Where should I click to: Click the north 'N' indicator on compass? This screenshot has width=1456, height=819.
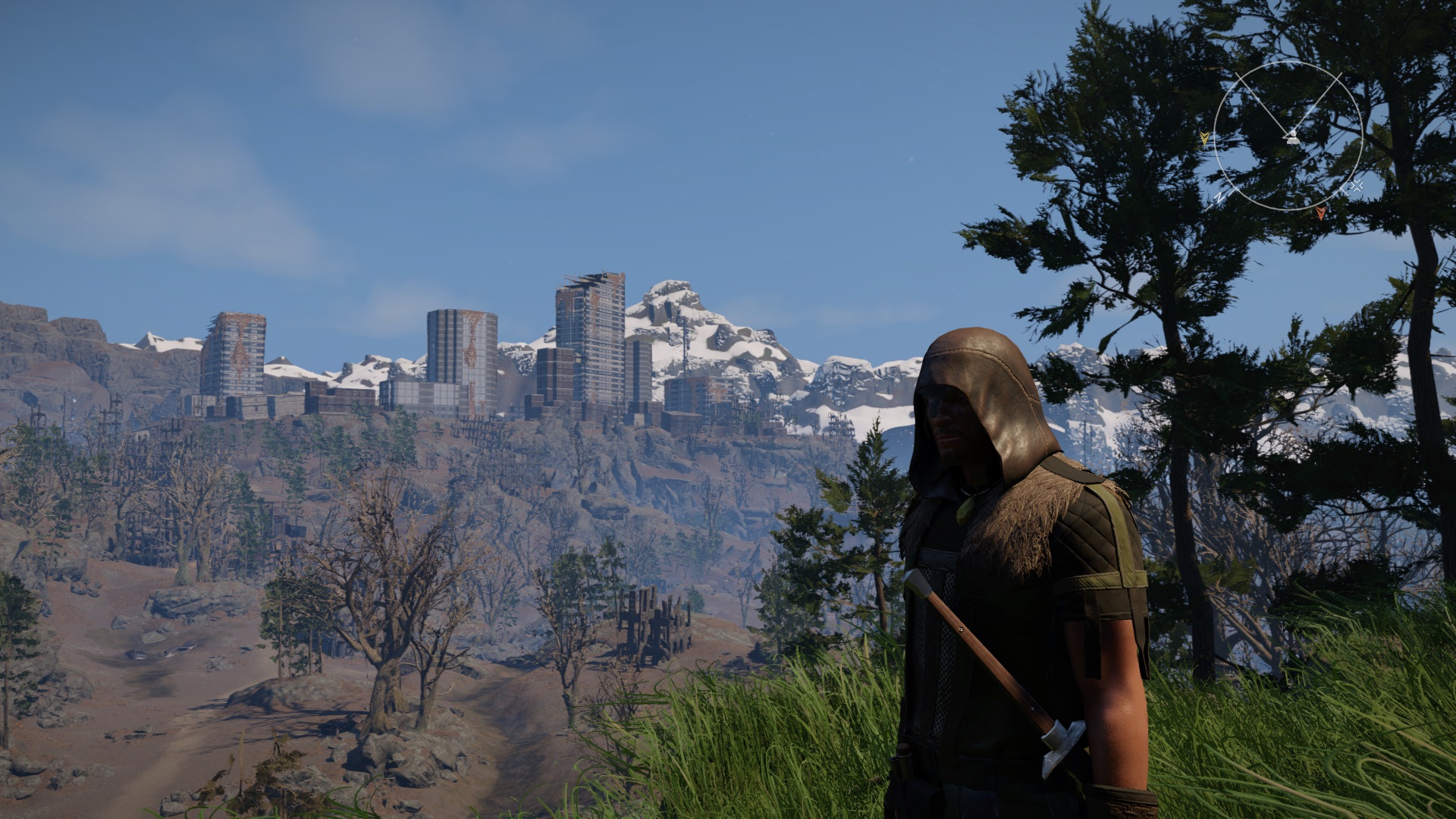click(1219, 196)
